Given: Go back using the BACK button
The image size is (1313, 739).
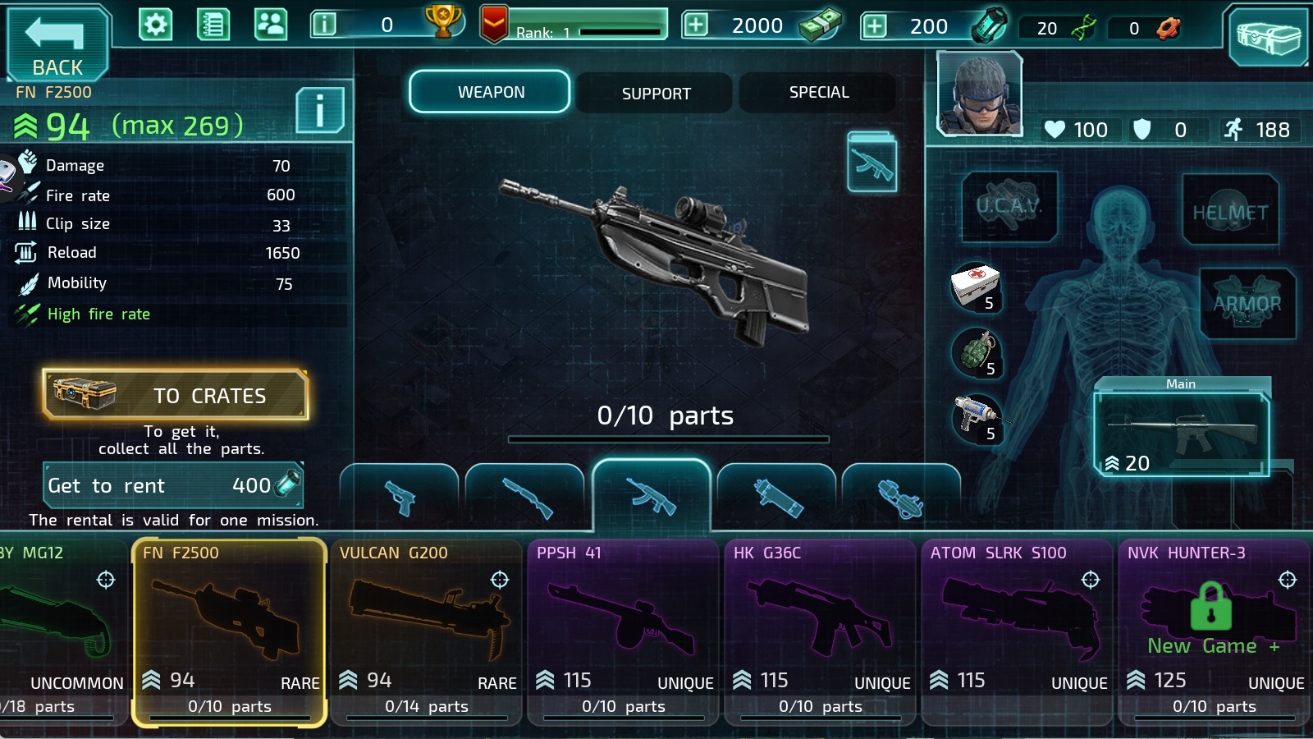Looking at the screenshot, I should pyautogui.click(x=57, y=43).
